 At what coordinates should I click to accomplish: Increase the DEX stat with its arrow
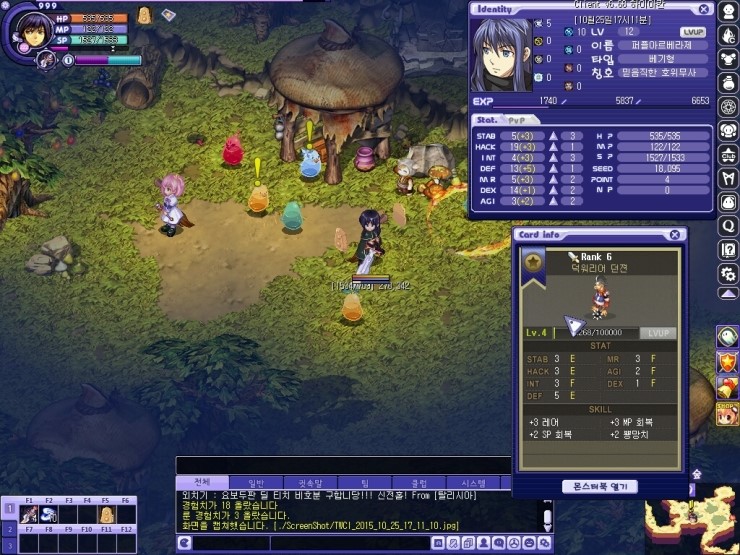click(x=551, y=190)
